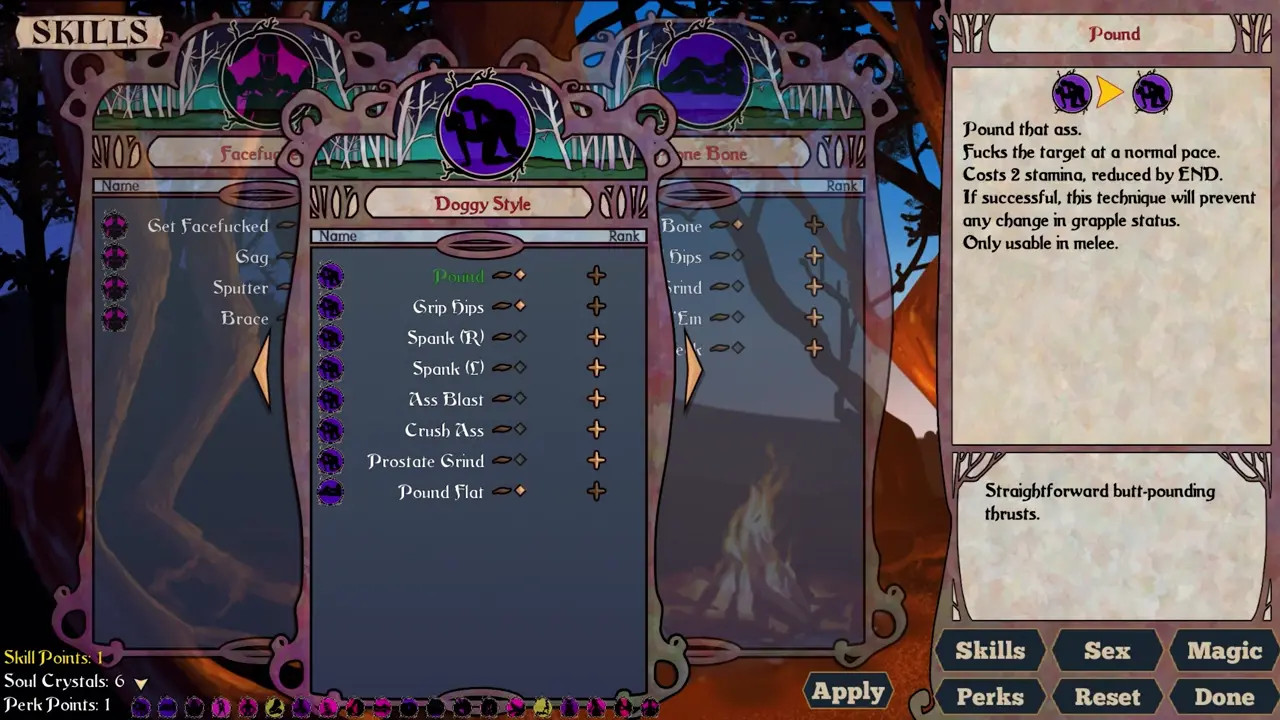Increase rank of the Pound skill
This screenshot has width=1280, height=720.
pyautogui.click(x=596, y=276)
